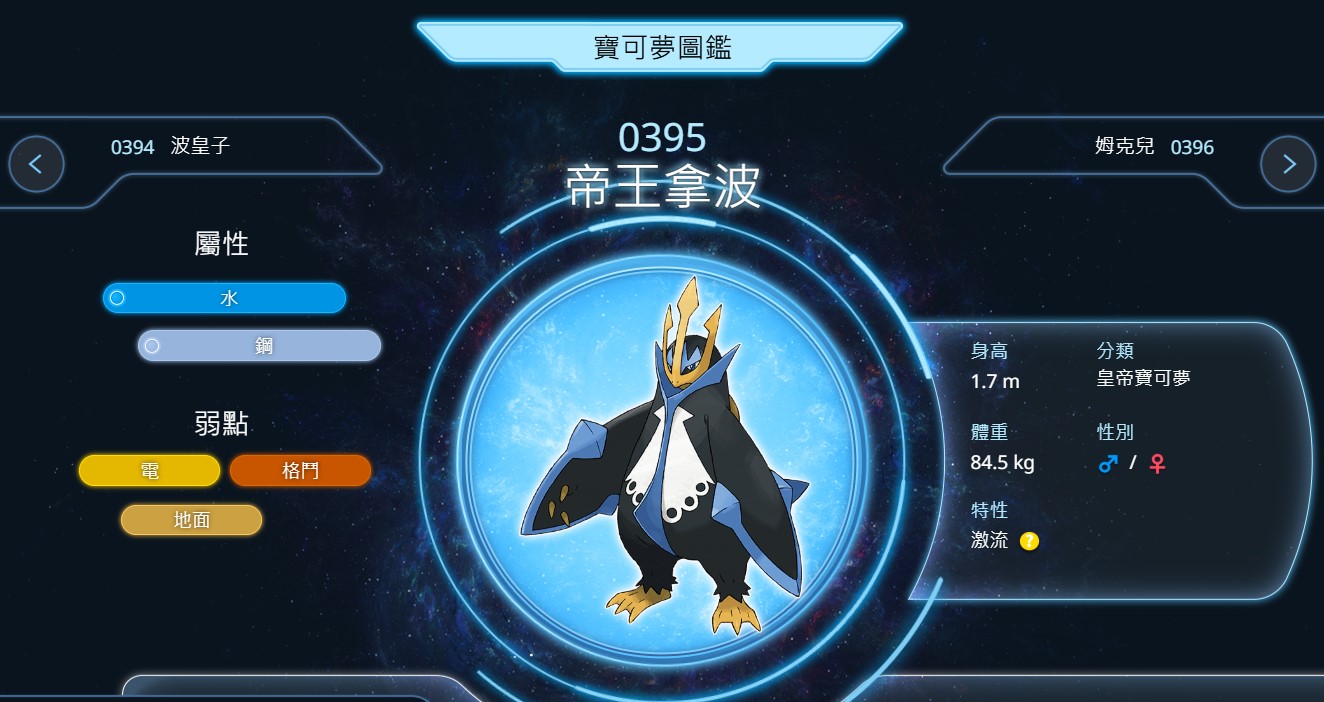Choose the 電 weakness badge
The width and height of the screenshot is (1324, 702).
pos(149,471)
